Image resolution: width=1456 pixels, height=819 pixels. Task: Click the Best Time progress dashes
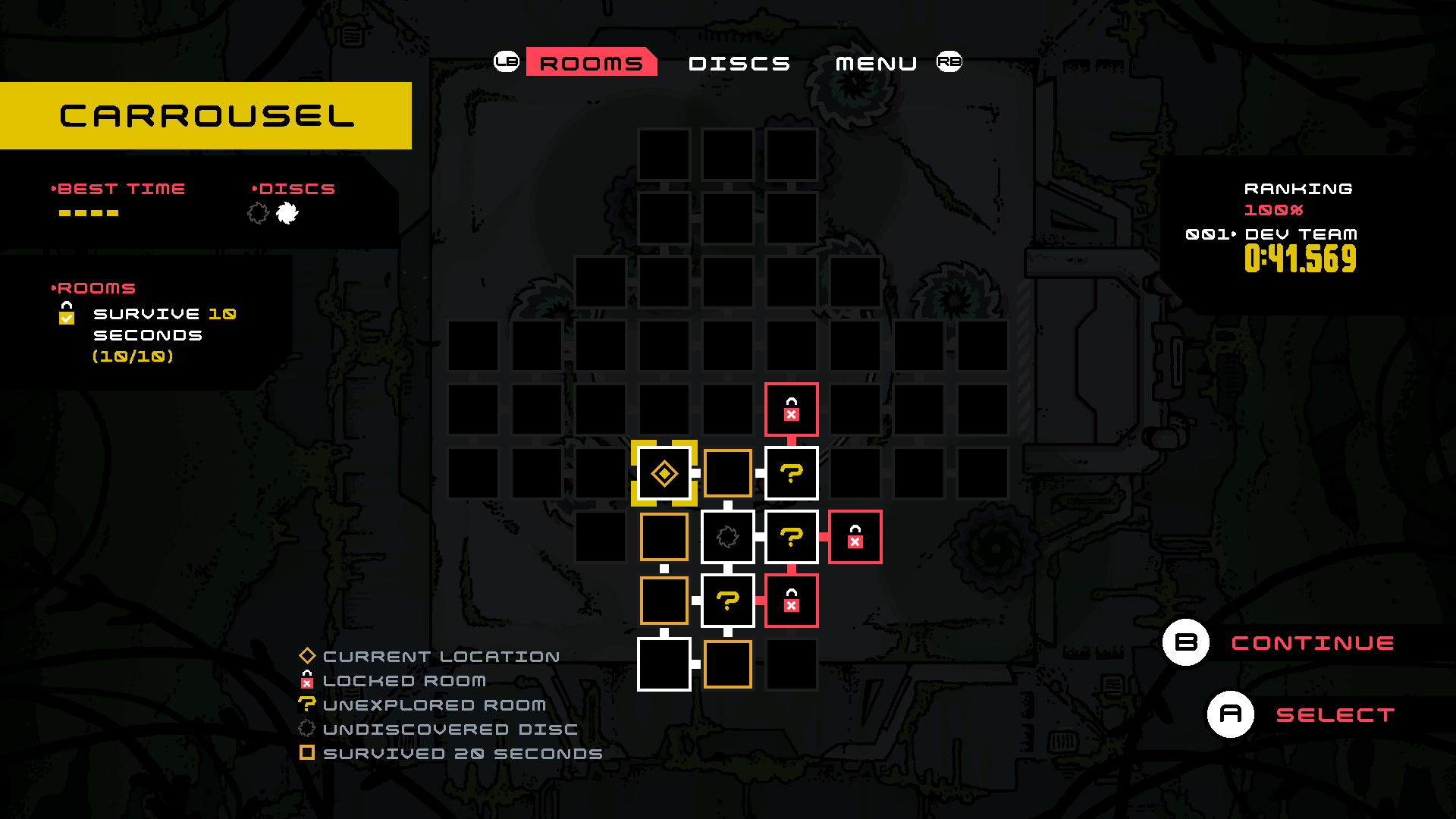click(87, 213)
